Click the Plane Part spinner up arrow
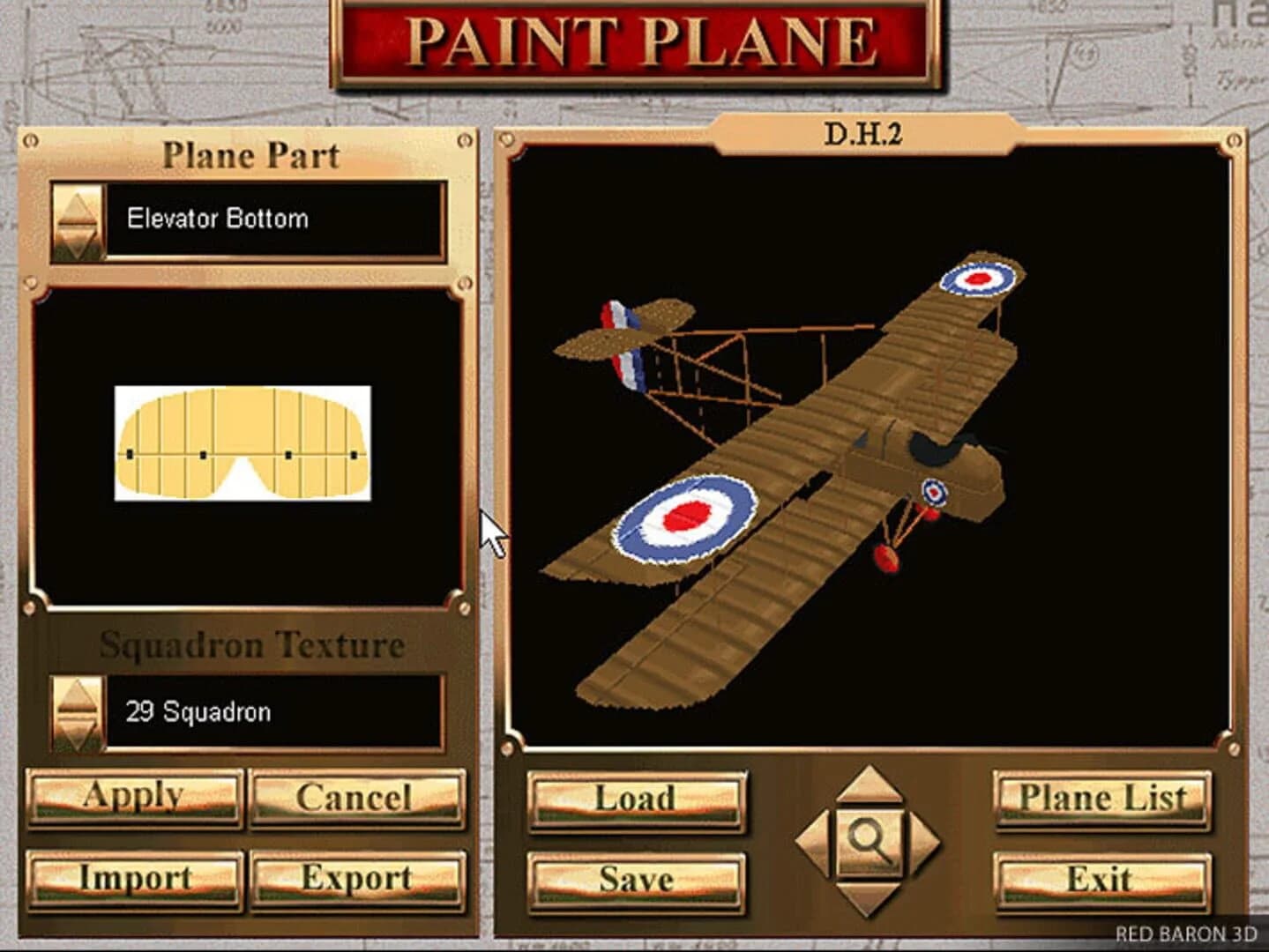 click(x=78, y=205)
